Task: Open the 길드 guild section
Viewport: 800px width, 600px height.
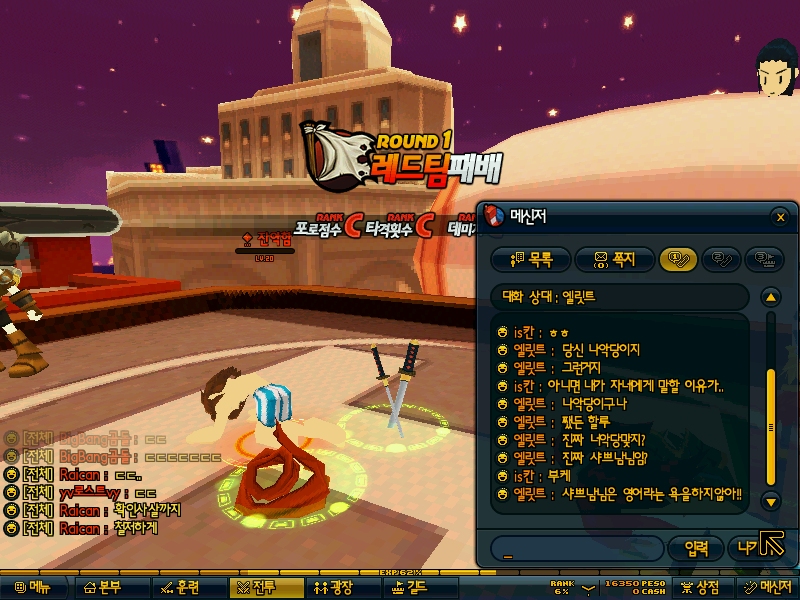Action: [410, 588]
